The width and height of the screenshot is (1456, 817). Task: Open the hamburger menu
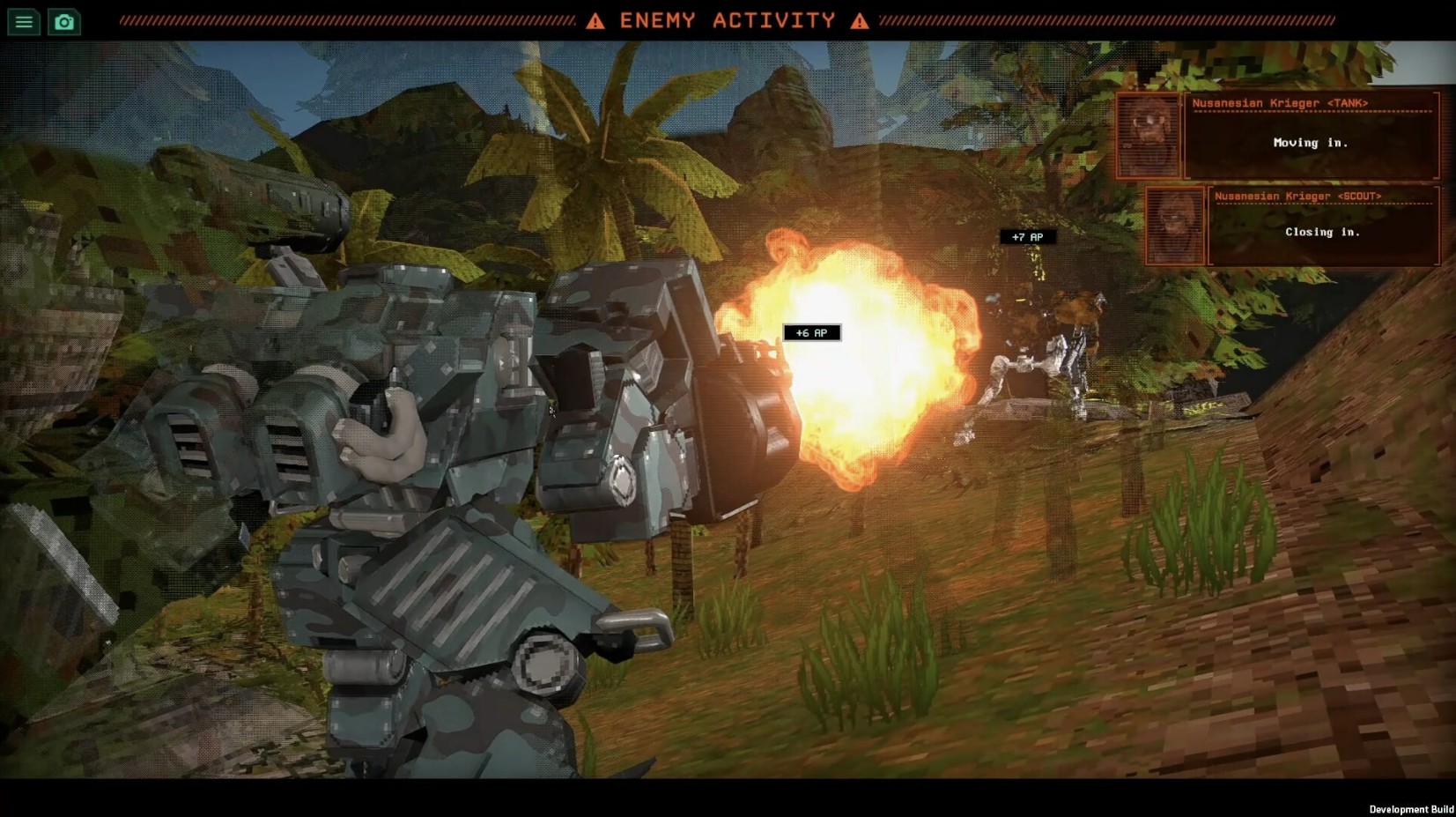(24, 22)
